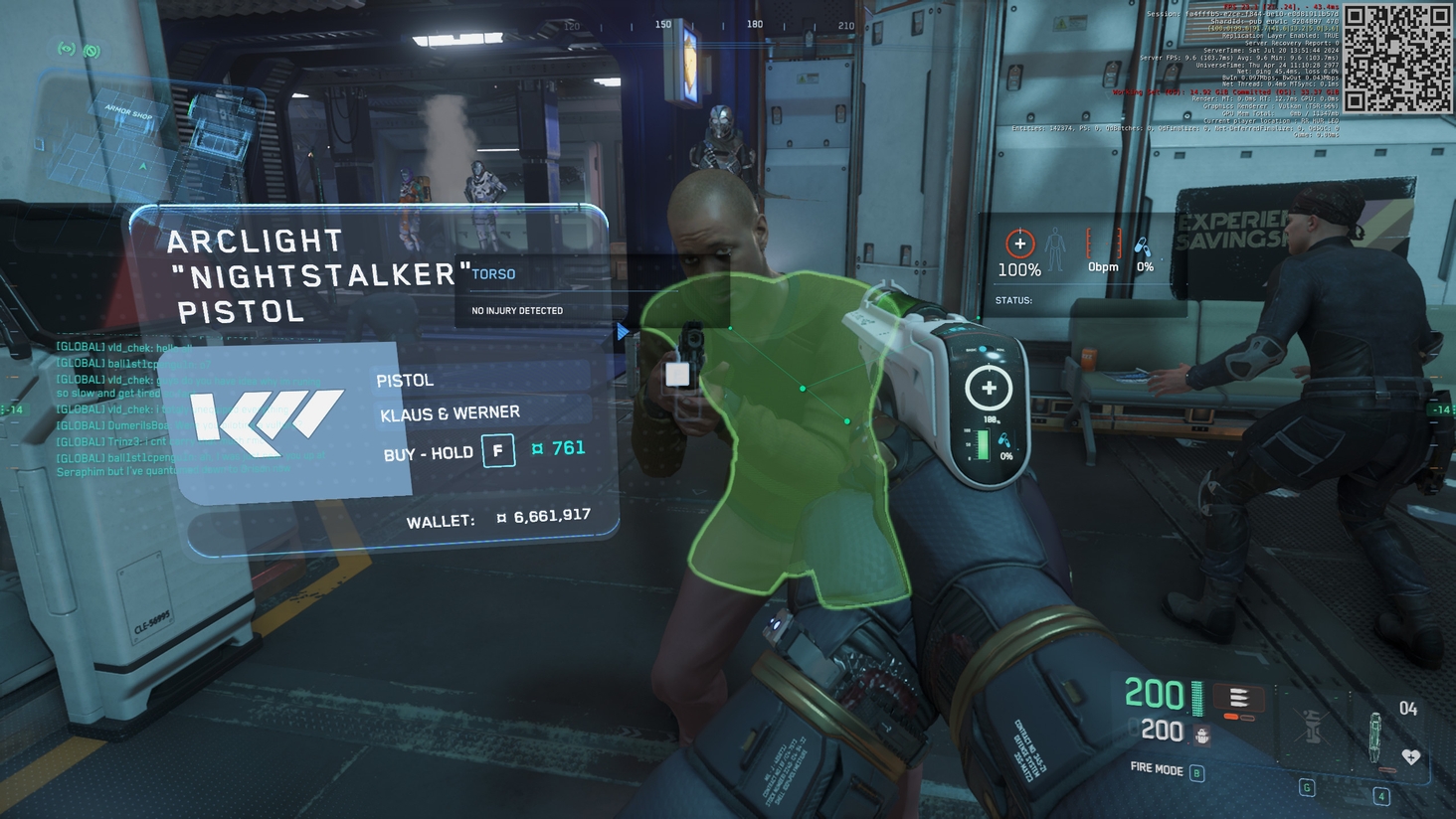Click the red health cross icon
The image size is (1456, 819).
point(1019,244)
